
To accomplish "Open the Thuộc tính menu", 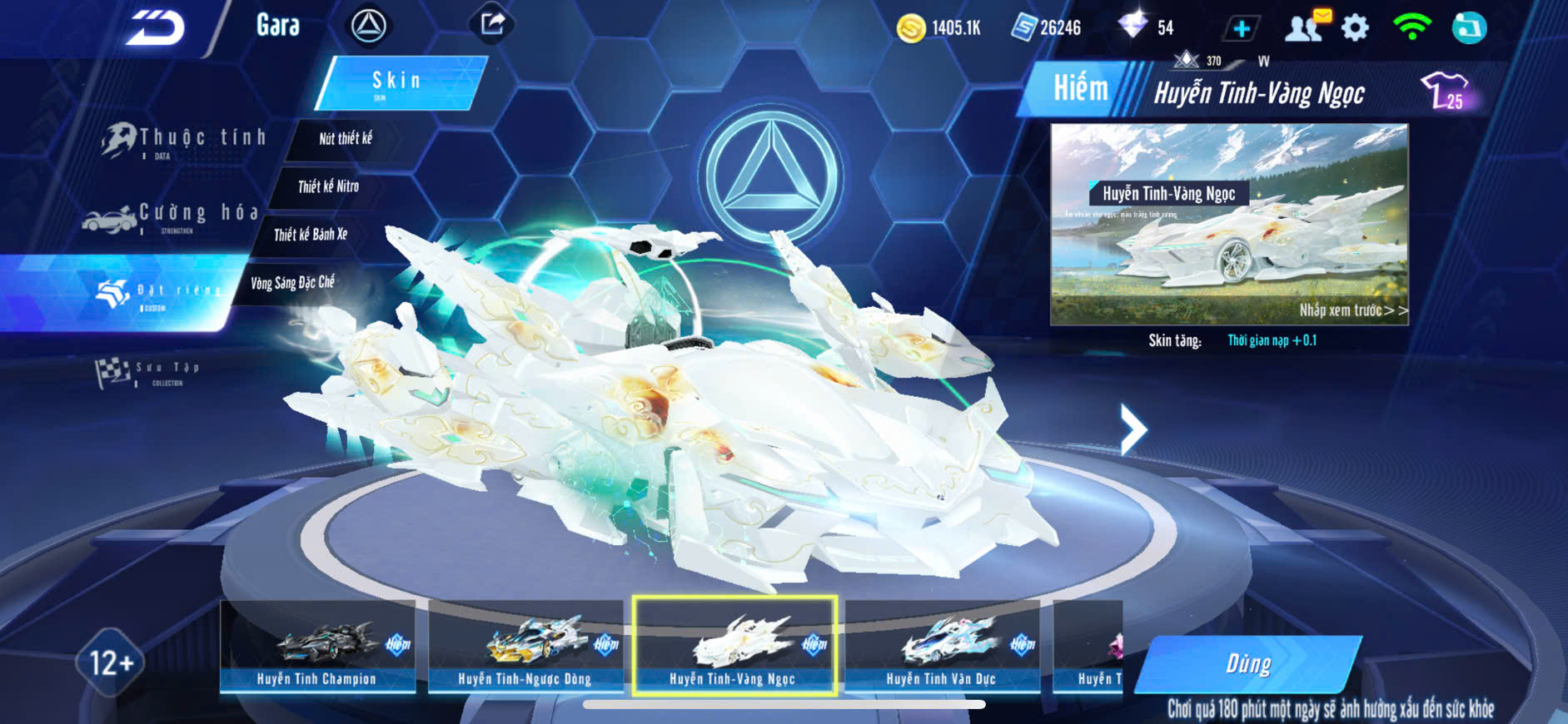I will (185, 140).
